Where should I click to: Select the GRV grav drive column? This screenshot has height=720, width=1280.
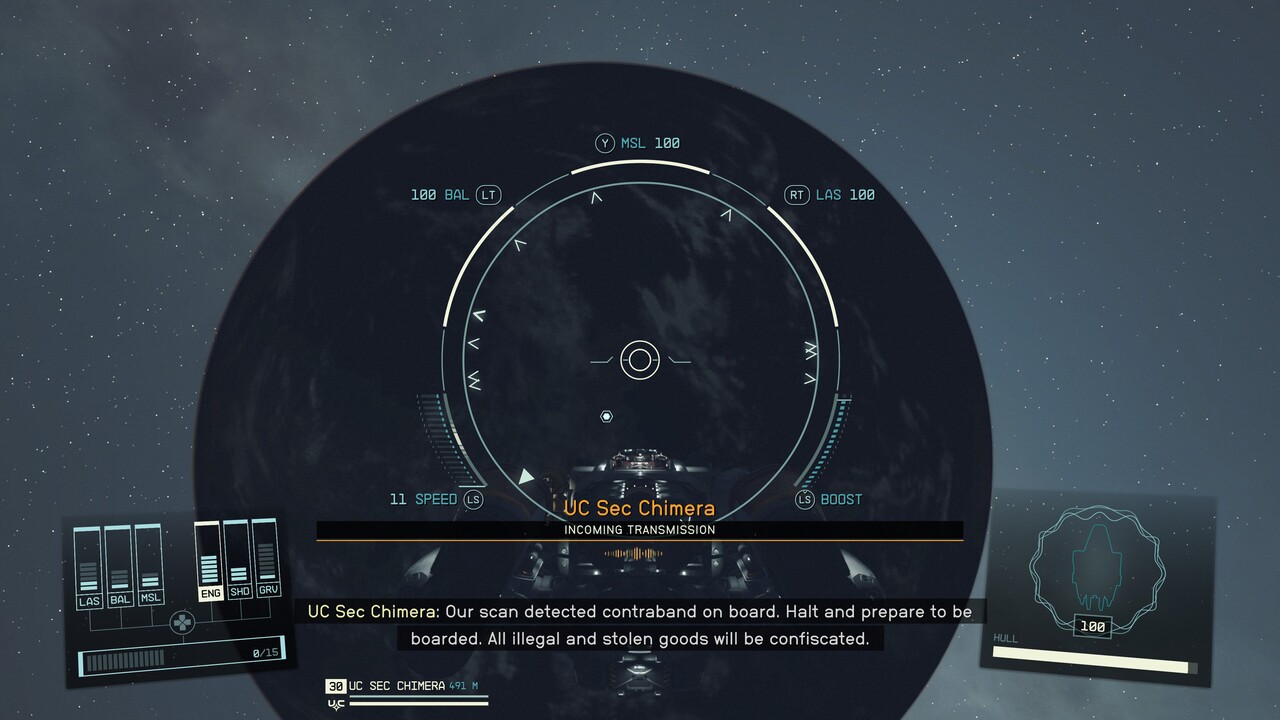(267, 558)
